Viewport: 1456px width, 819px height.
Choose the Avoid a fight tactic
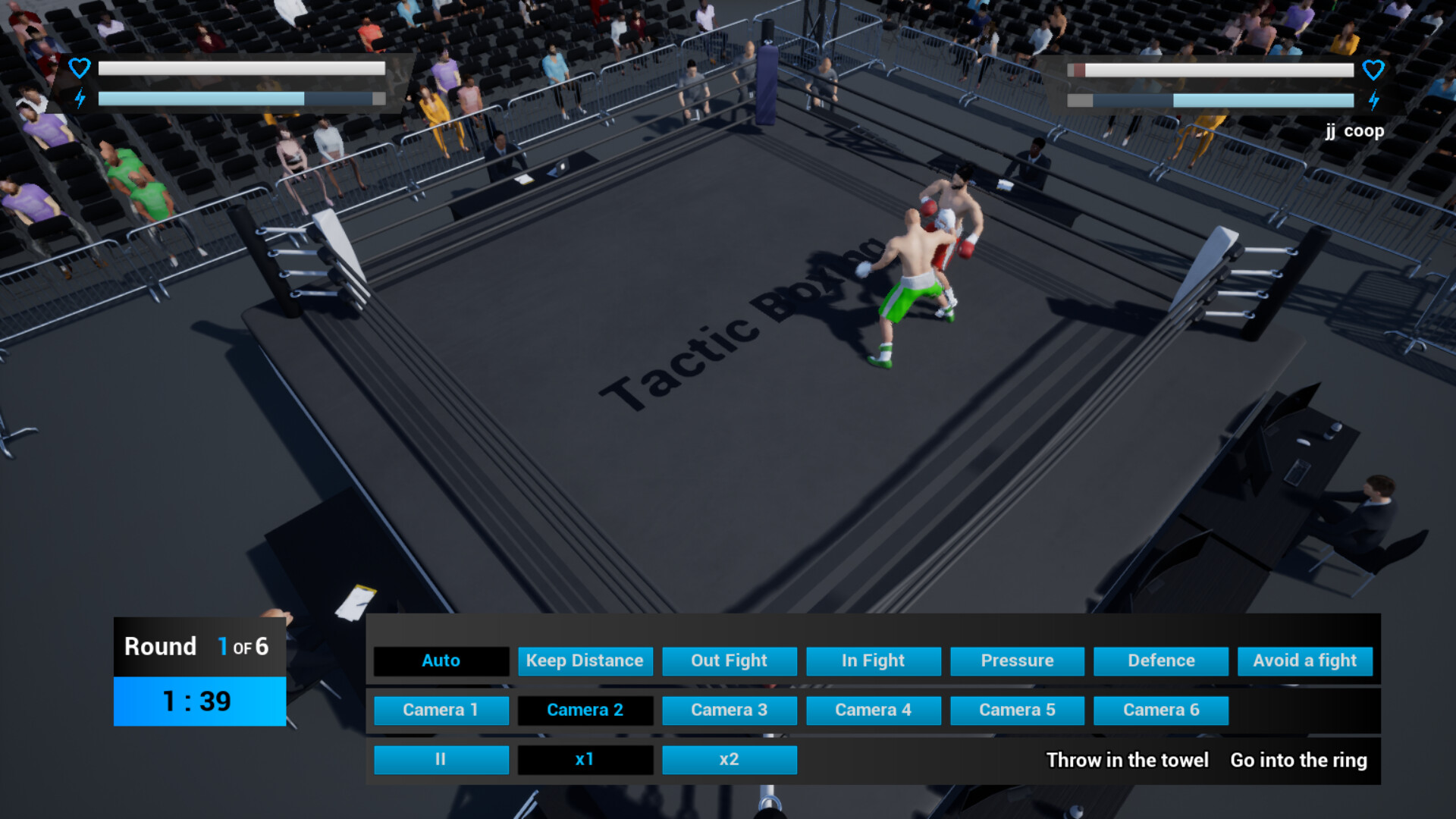point(1304,661)
